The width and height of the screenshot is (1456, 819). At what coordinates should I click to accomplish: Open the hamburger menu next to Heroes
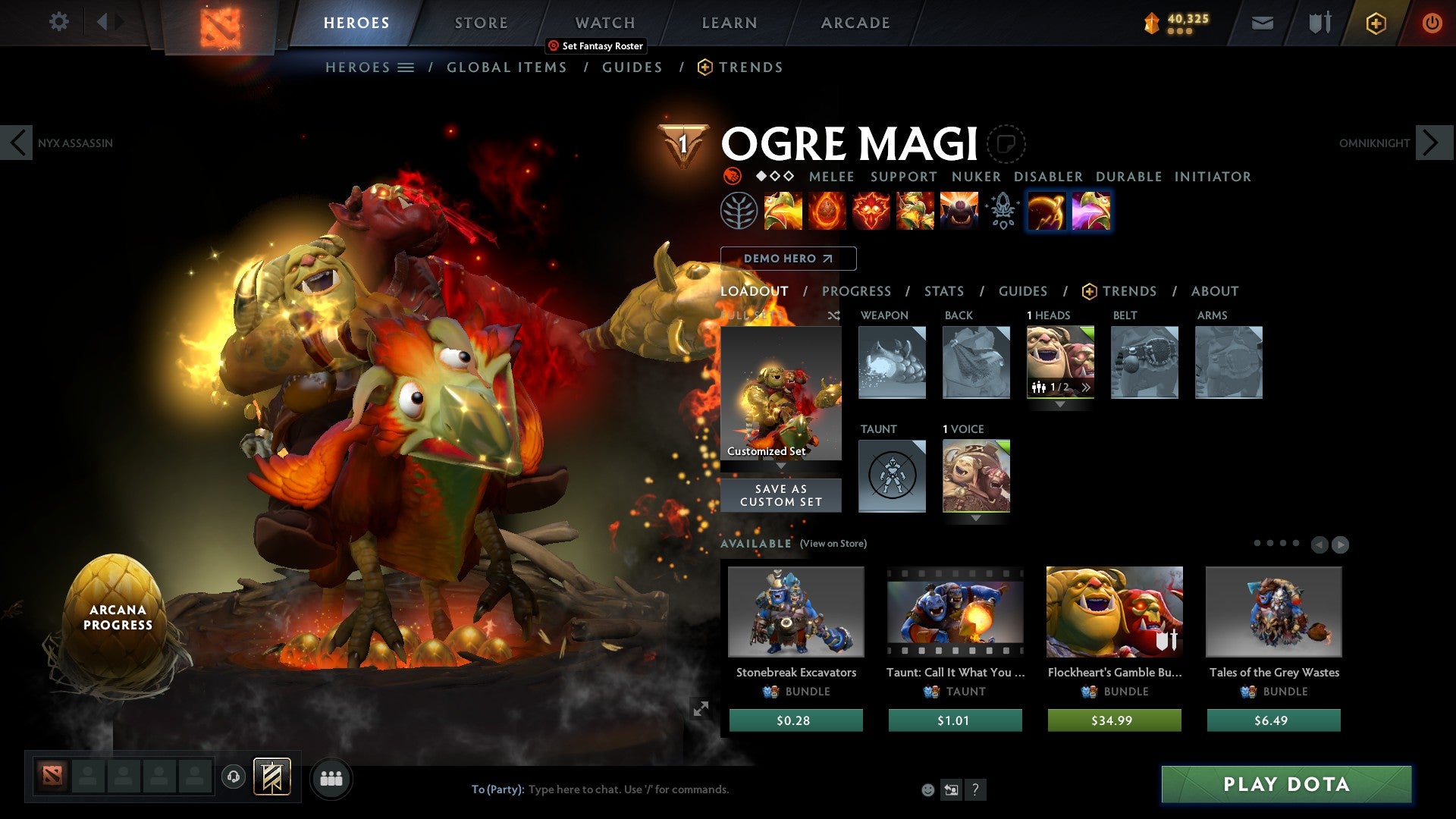(407, 67)
